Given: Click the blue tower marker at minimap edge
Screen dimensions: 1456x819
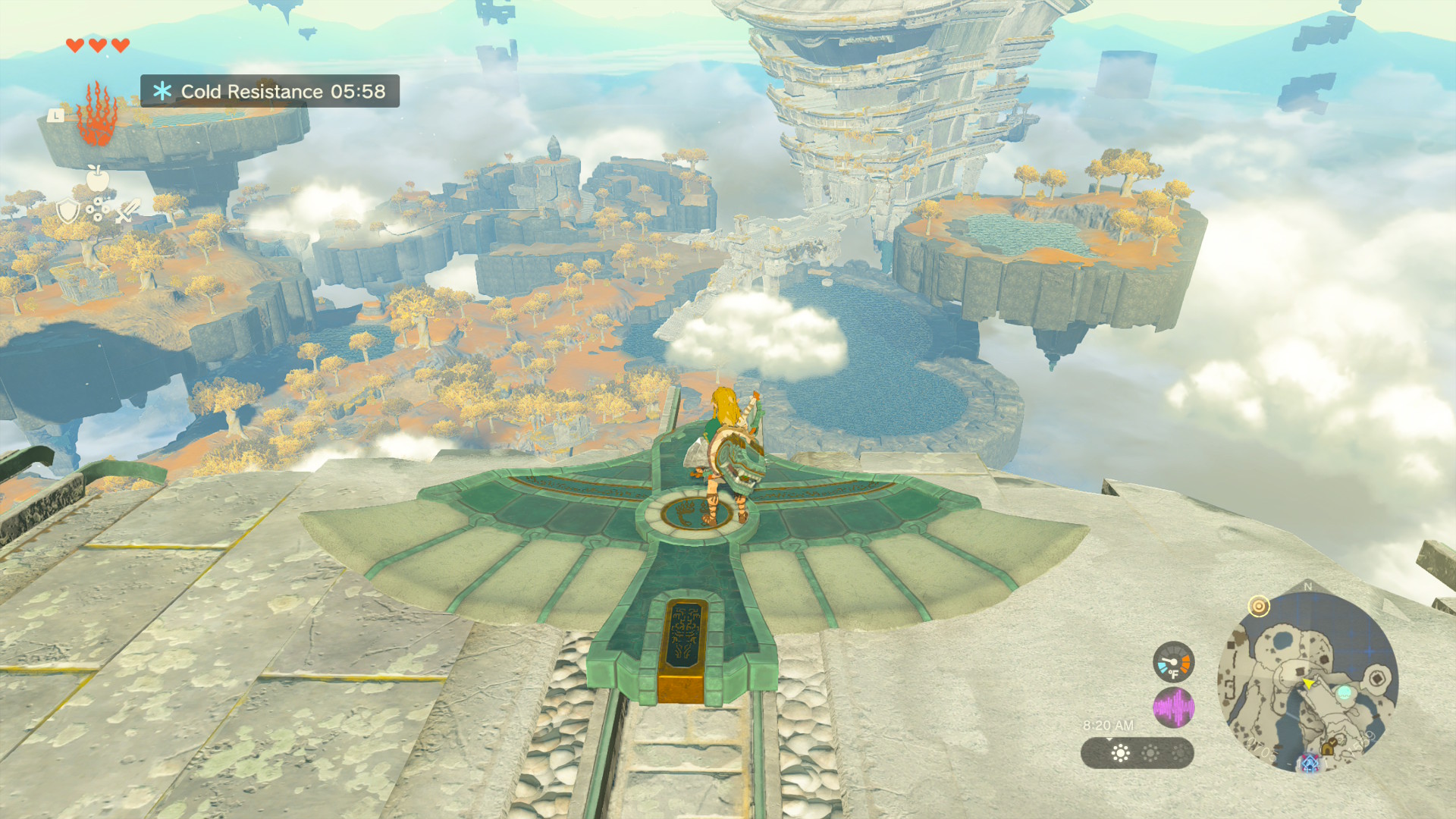Looking at the screenshot, I should pyautogui.click(x=1310, y=762).
